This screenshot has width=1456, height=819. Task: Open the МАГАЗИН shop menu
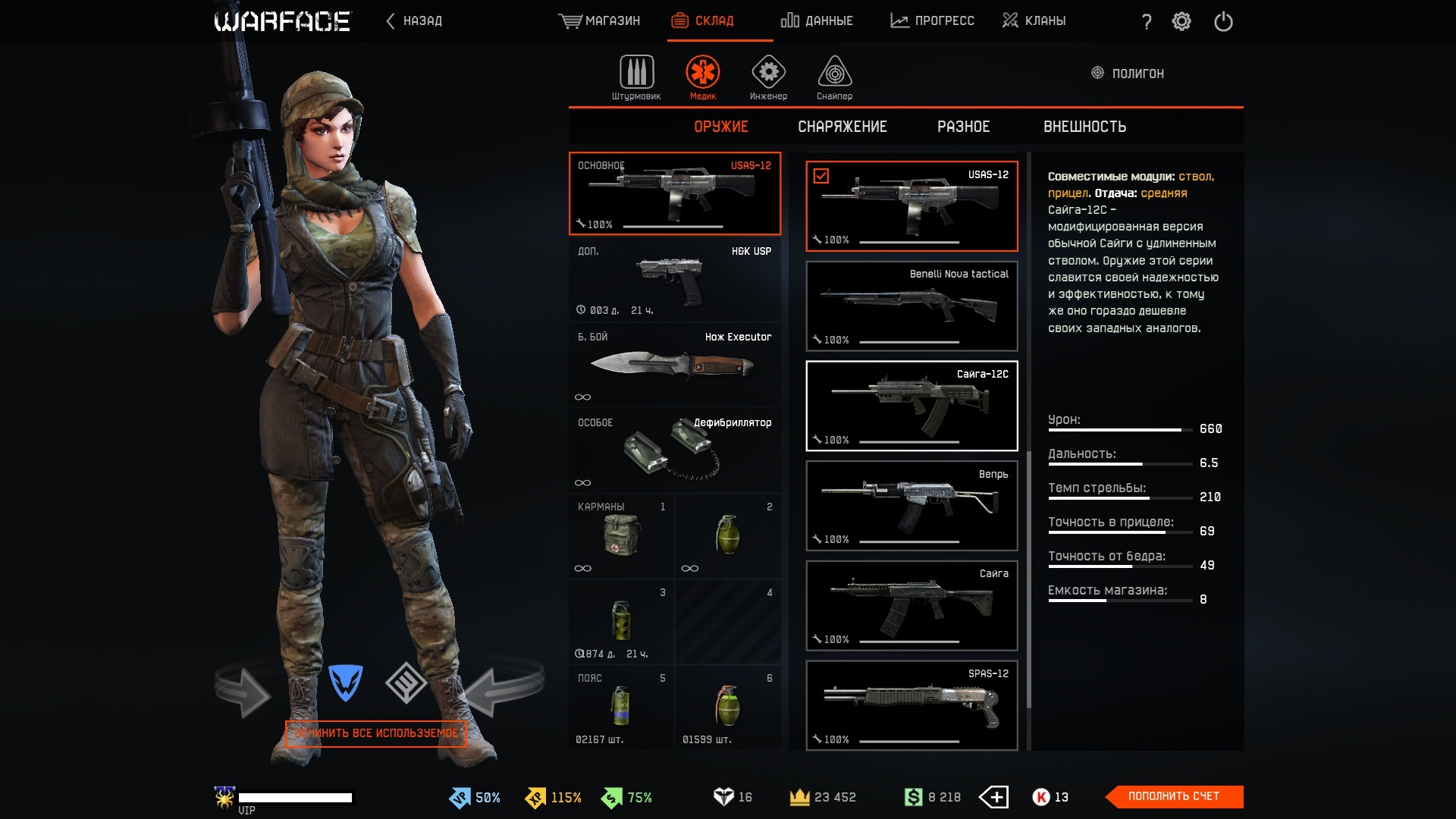[599, 21]
